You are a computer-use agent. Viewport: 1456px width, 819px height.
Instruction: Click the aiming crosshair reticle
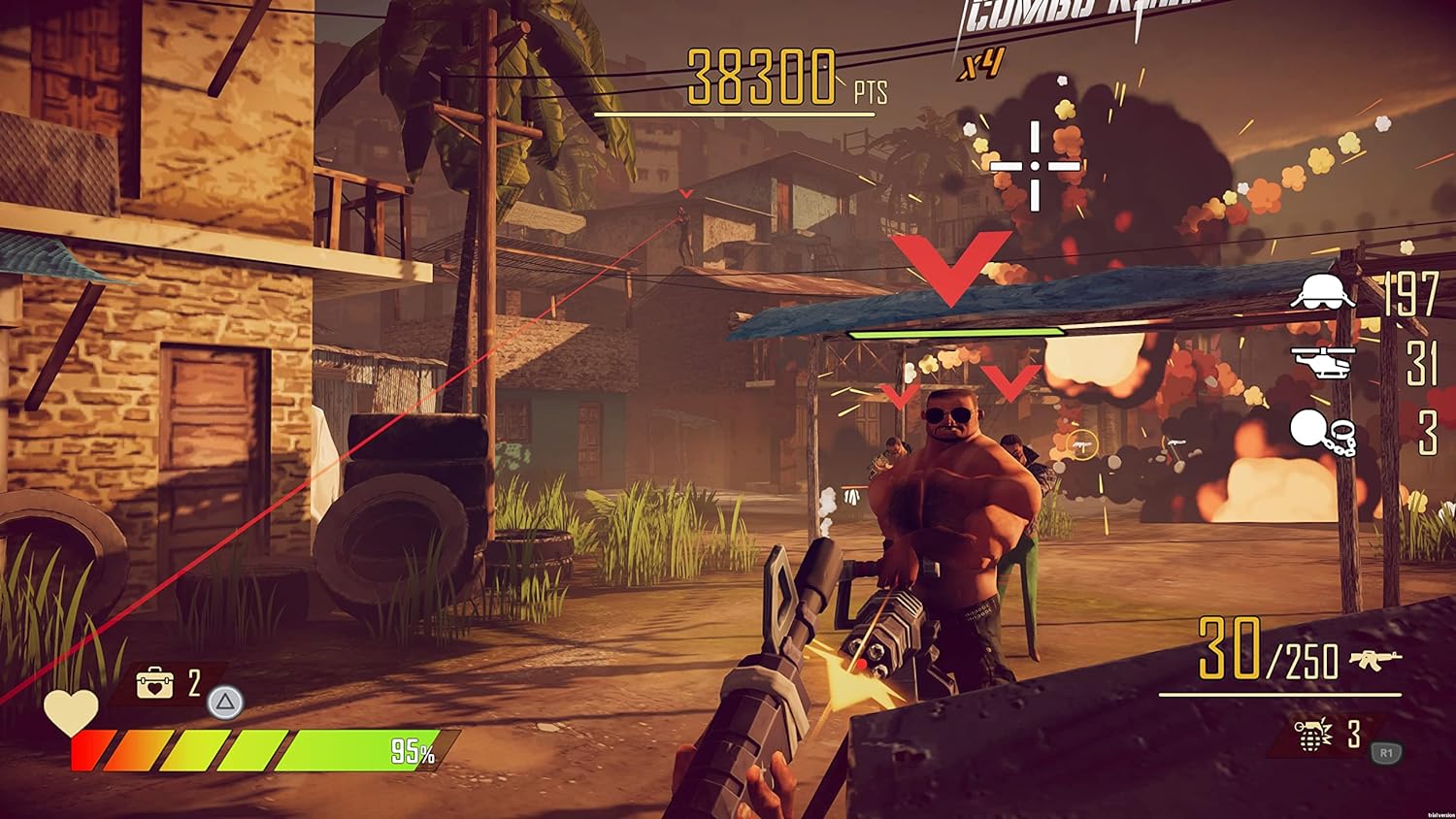pos(1034,164)
